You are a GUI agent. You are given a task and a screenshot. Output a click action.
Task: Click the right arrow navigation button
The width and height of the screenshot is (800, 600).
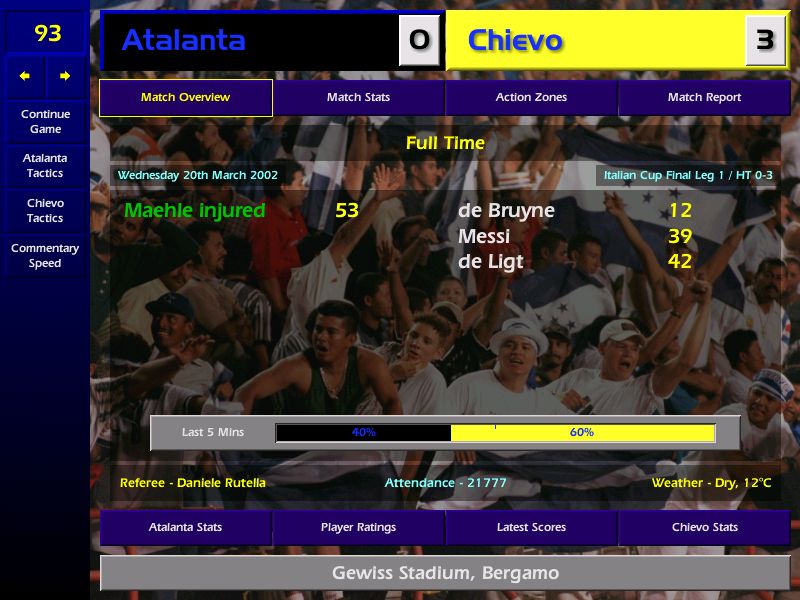[65, 76]
